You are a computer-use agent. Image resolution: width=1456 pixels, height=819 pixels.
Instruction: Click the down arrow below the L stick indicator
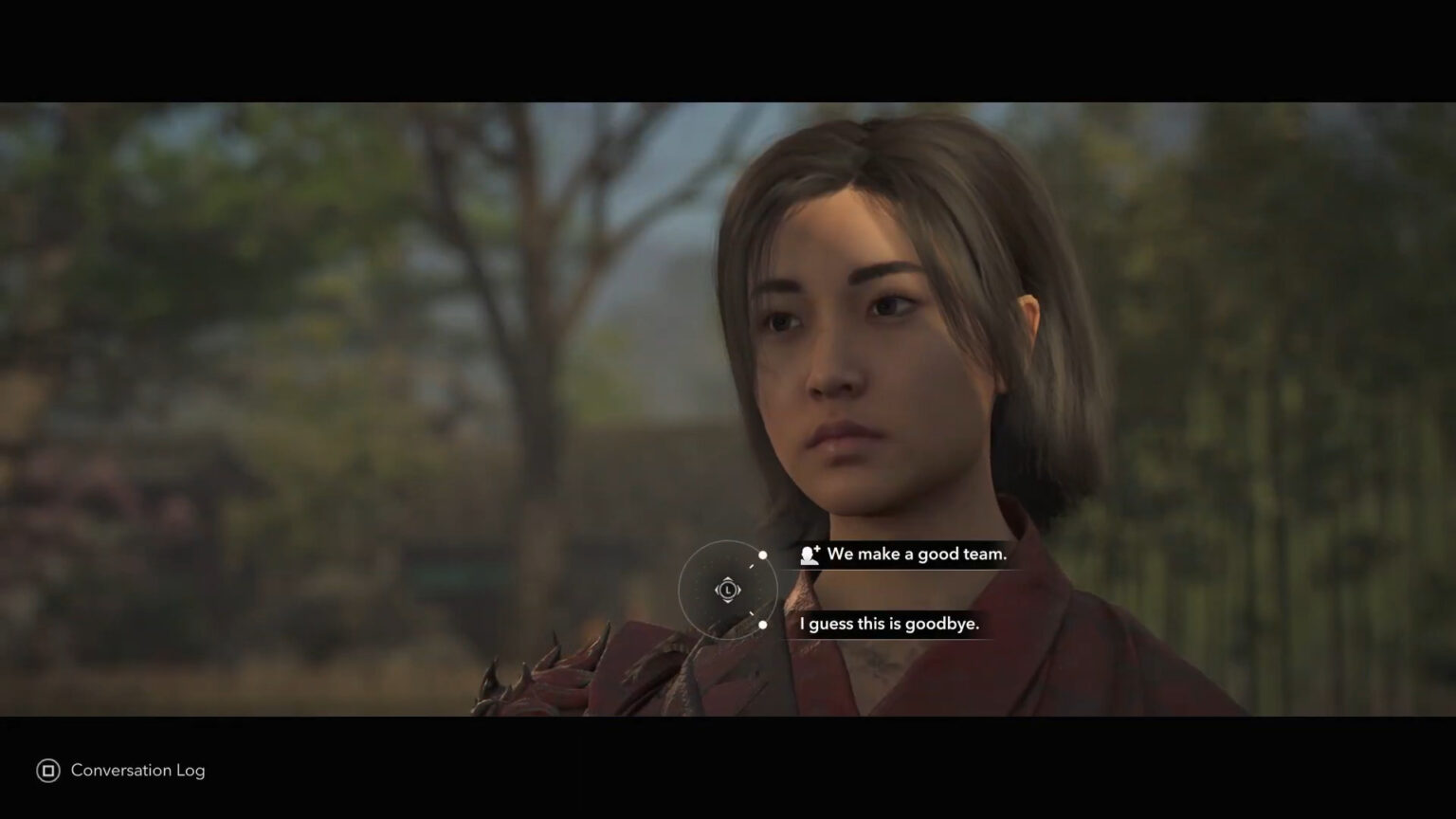728,602
